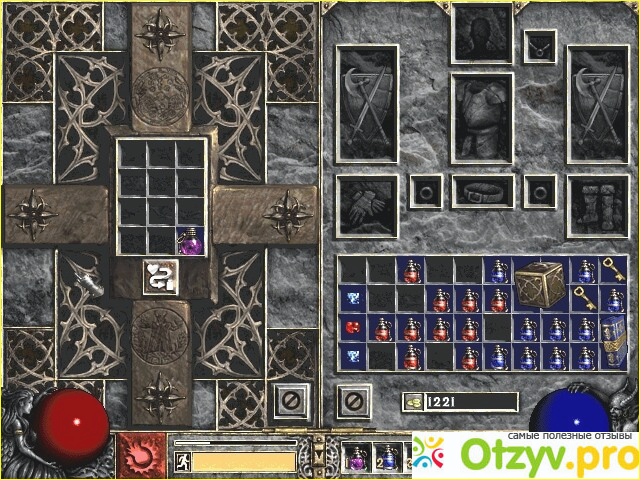Use the blue mana potion in belt slot 2
Image resolution: width=640 pixels, height=480 pixels.
click(x=386, y=458)
